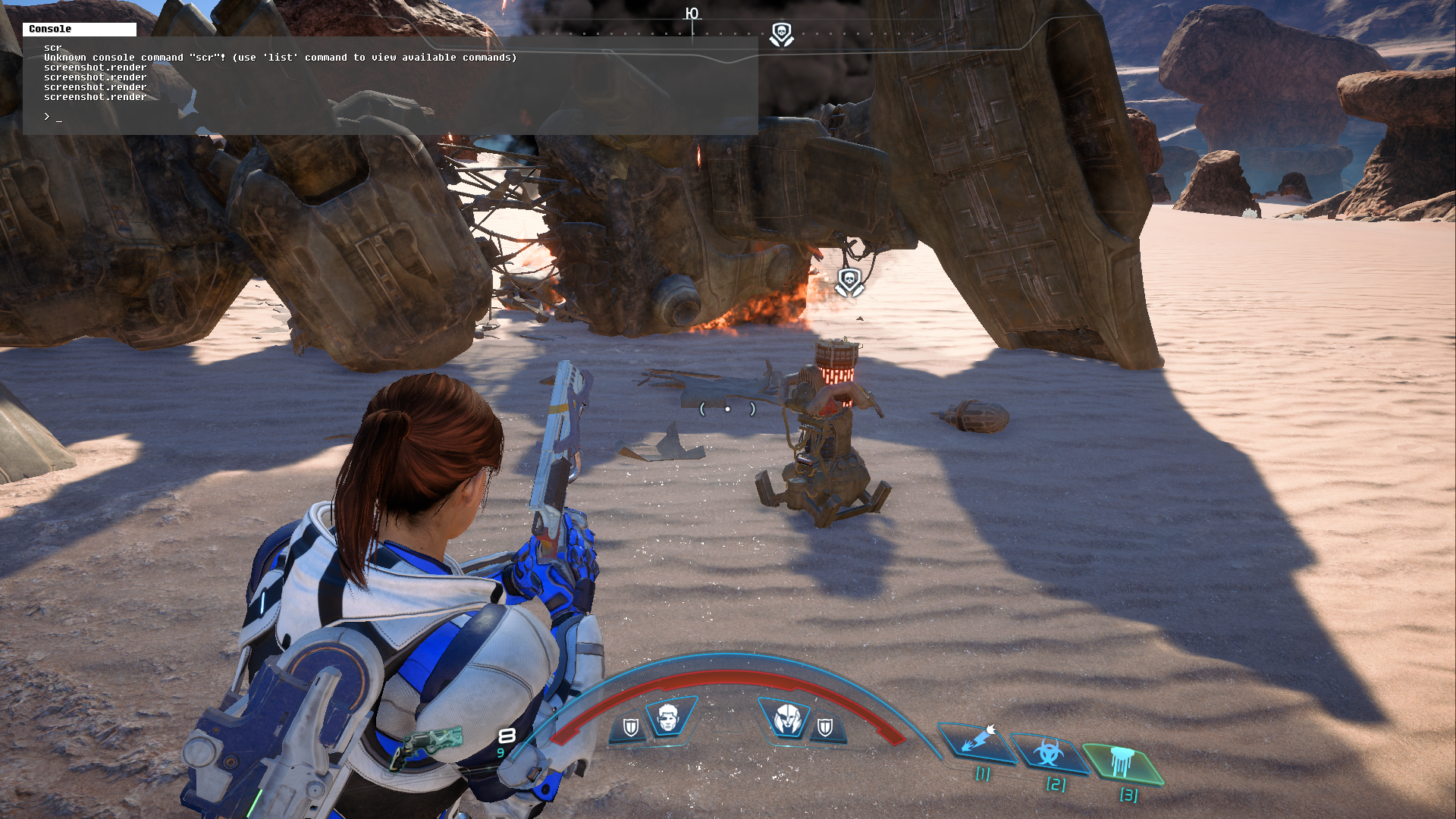
Task: Click the skull enemy marker on the compass
Action: tap(781, 34)
